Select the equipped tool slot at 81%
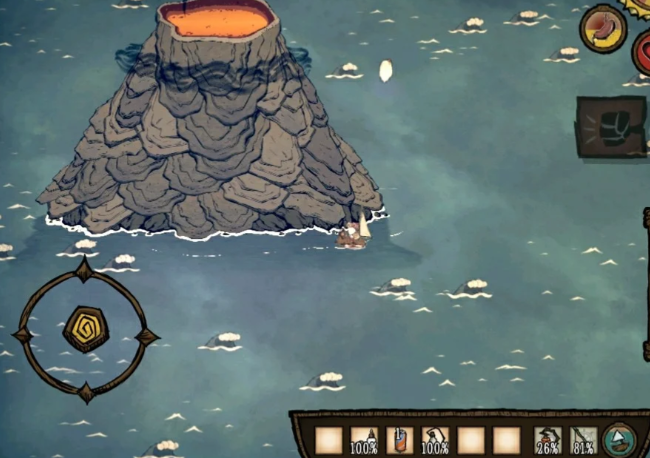Image resolution: width=650 pixels, height=458 pixels. [x=583, y=439]
